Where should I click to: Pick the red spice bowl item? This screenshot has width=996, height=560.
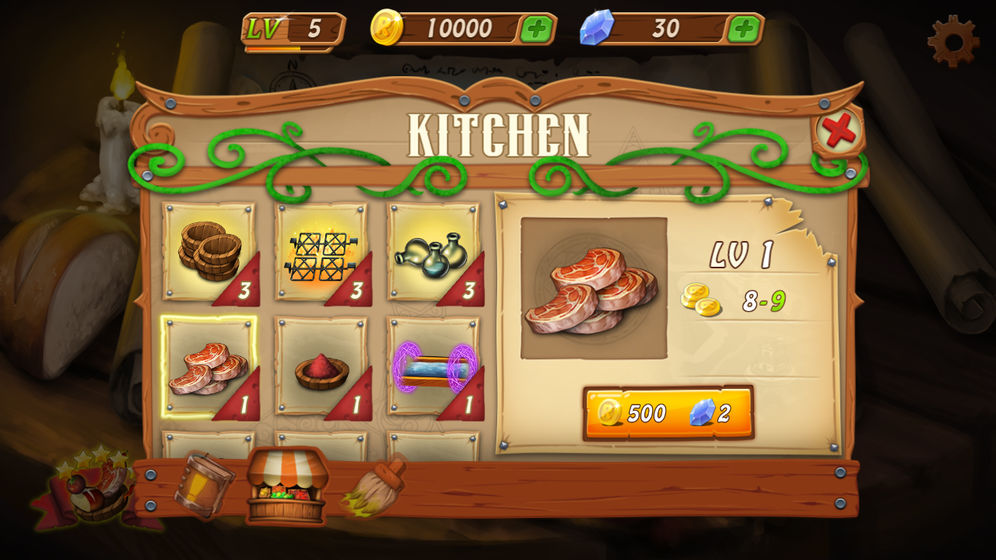point(322,367)
